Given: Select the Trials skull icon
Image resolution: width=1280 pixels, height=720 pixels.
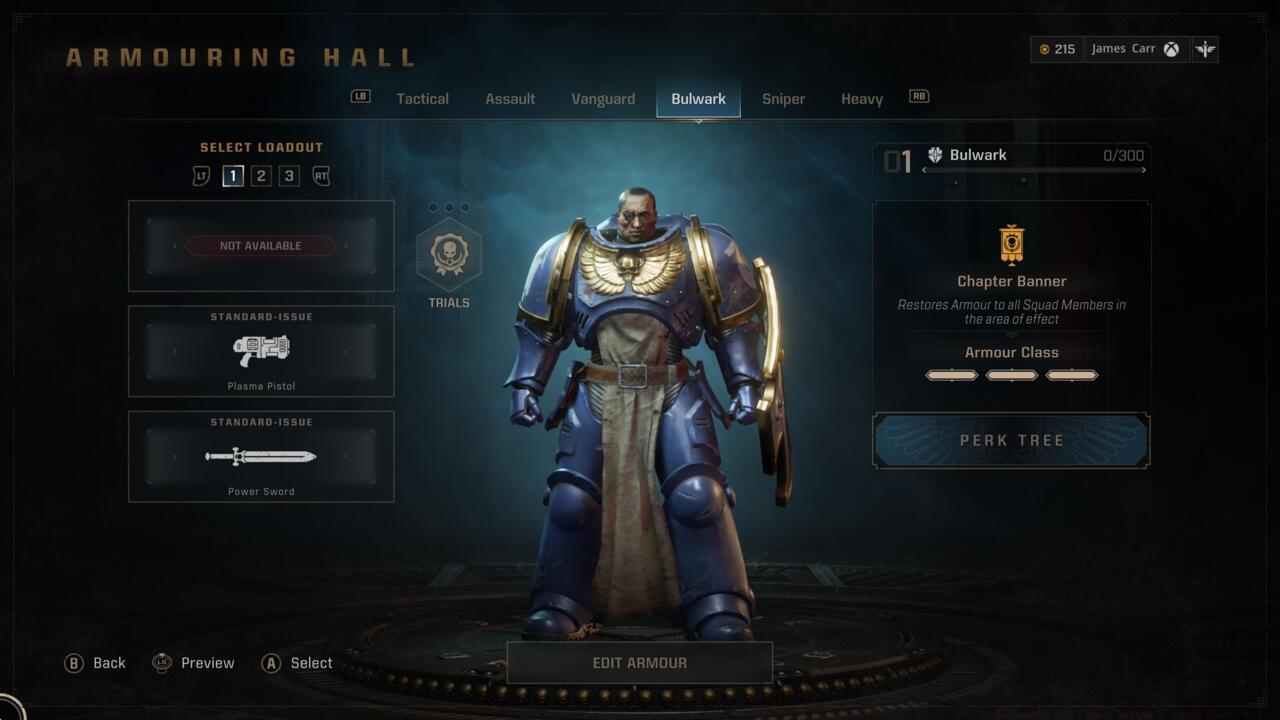Looking at the screenshot, I should 450,254.
